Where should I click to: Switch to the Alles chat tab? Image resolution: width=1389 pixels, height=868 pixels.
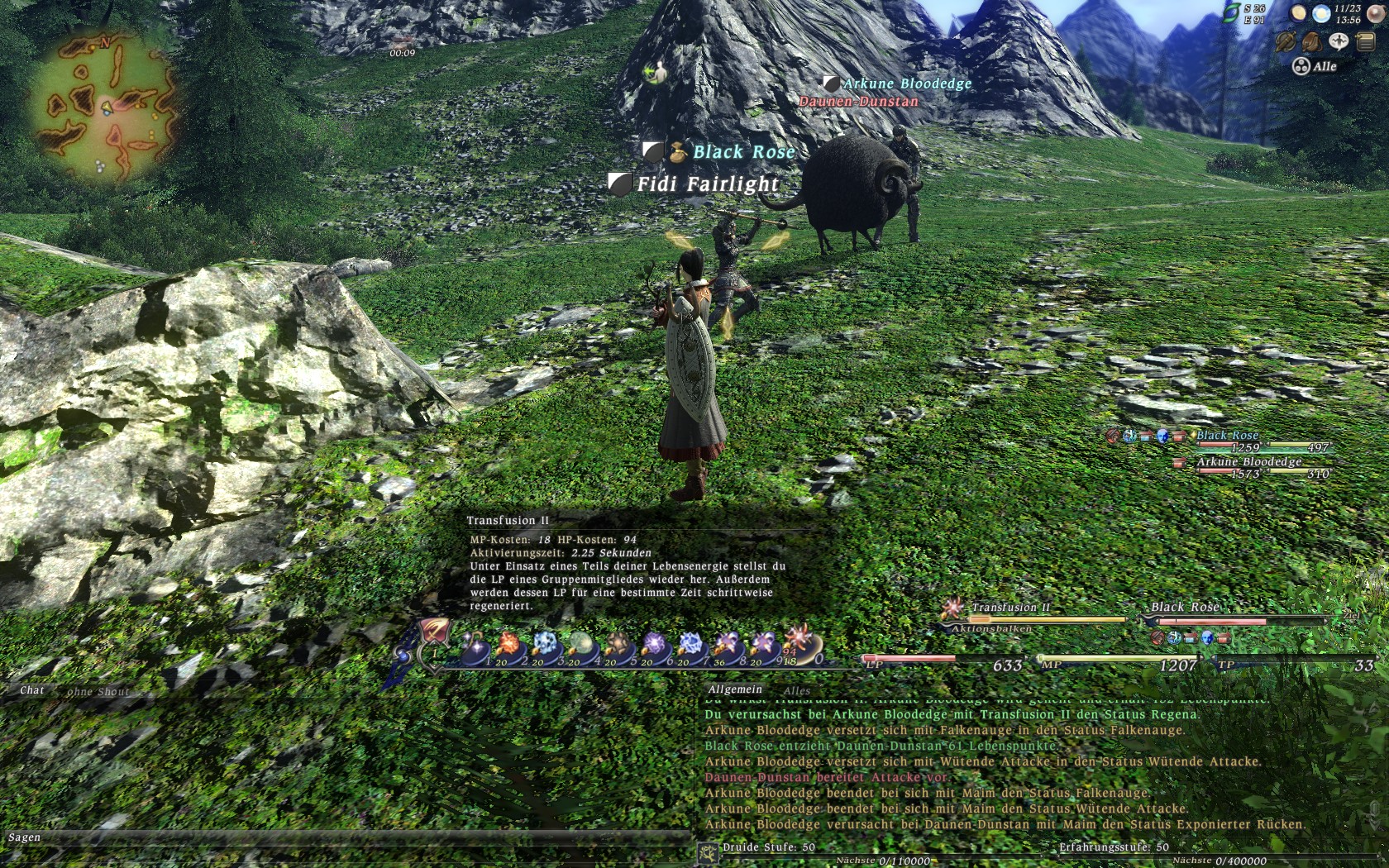click(797, 691)
